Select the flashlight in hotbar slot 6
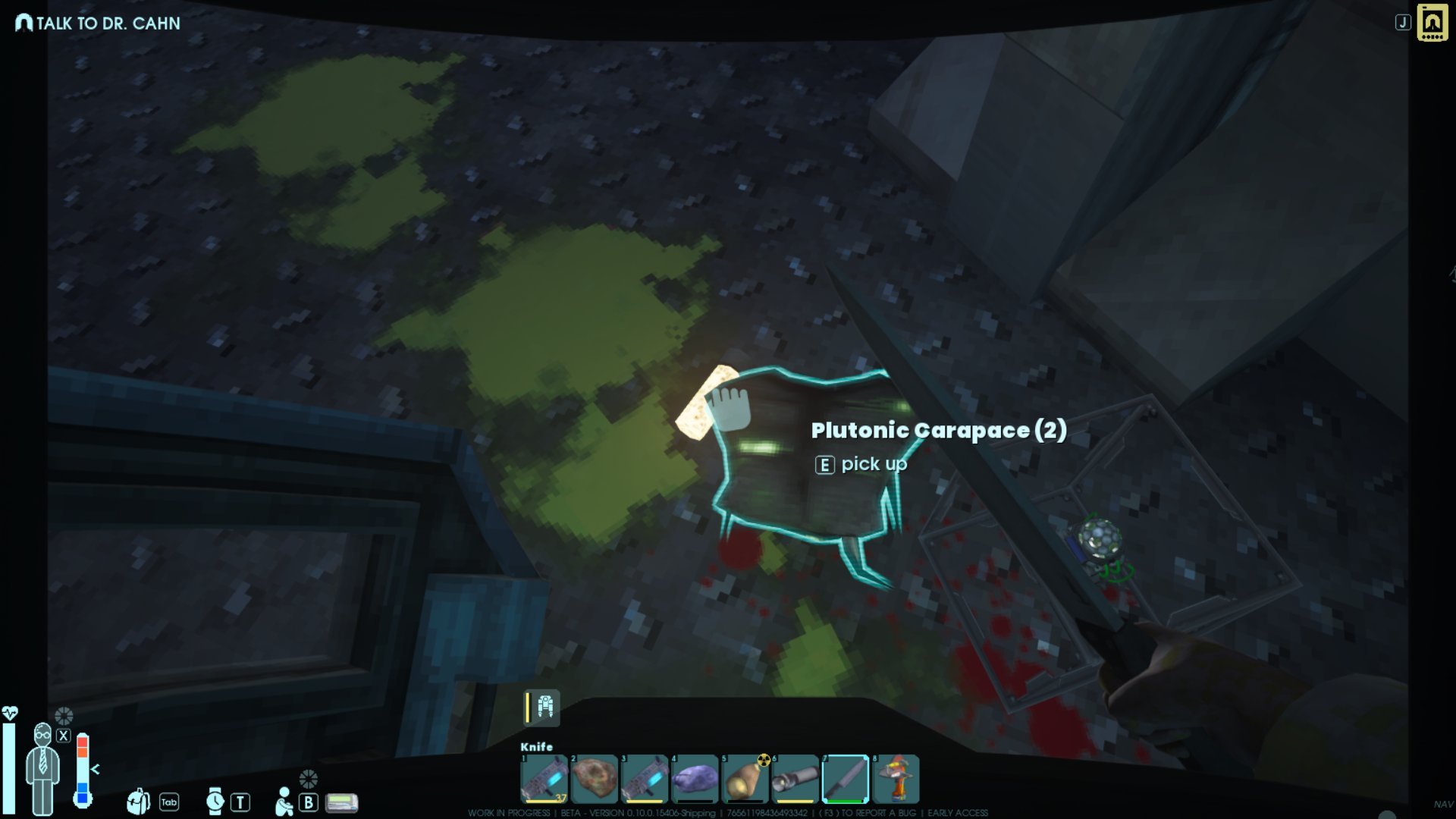Screen dimensions: 1456x819 click(795, 778)
